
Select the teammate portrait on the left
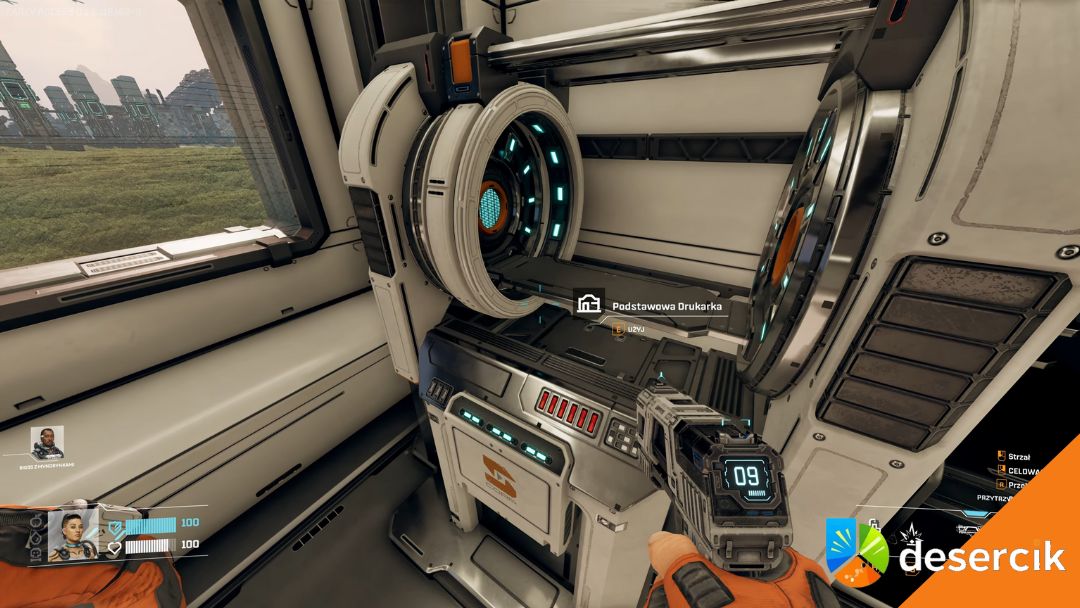pyautogui.click(x=47, y=441)
